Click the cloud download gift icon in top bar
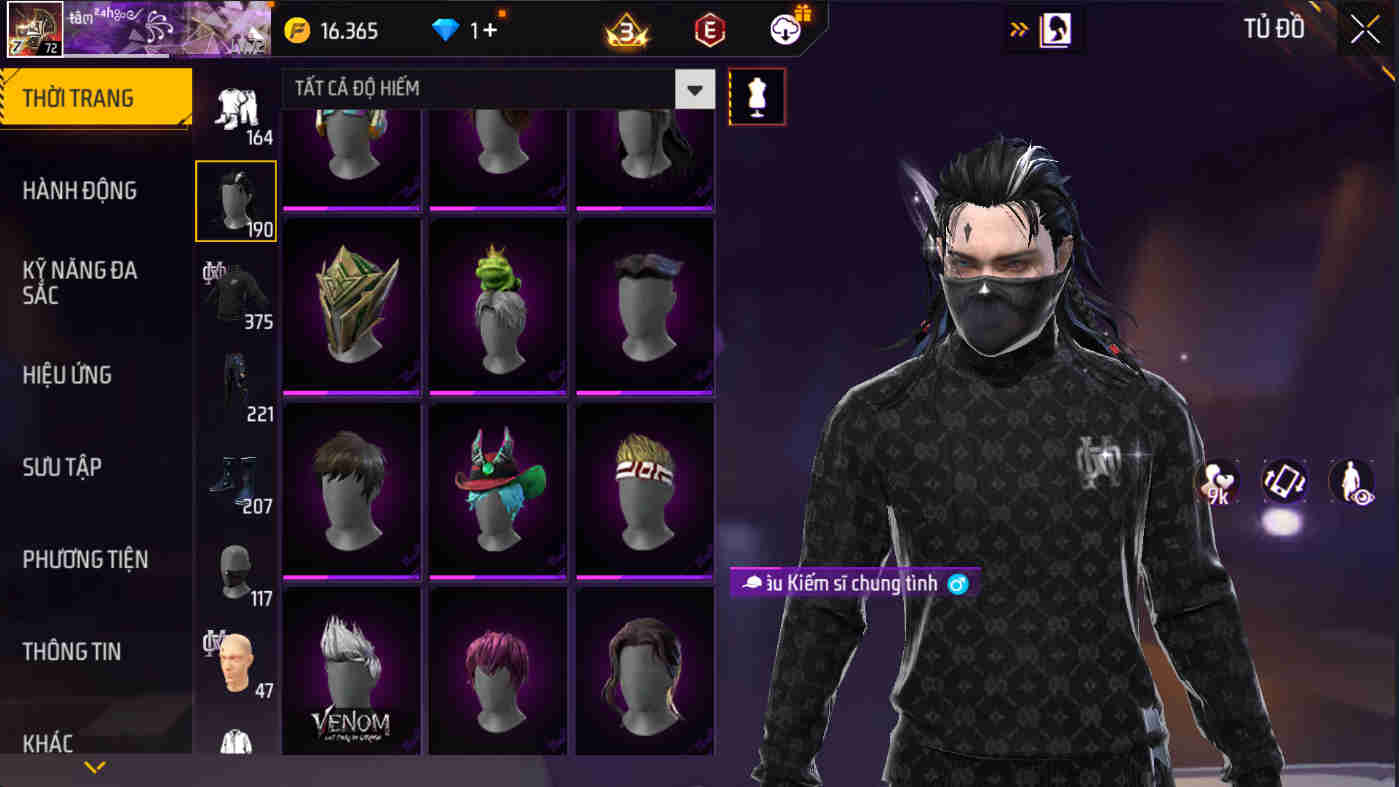 [786, 28]
